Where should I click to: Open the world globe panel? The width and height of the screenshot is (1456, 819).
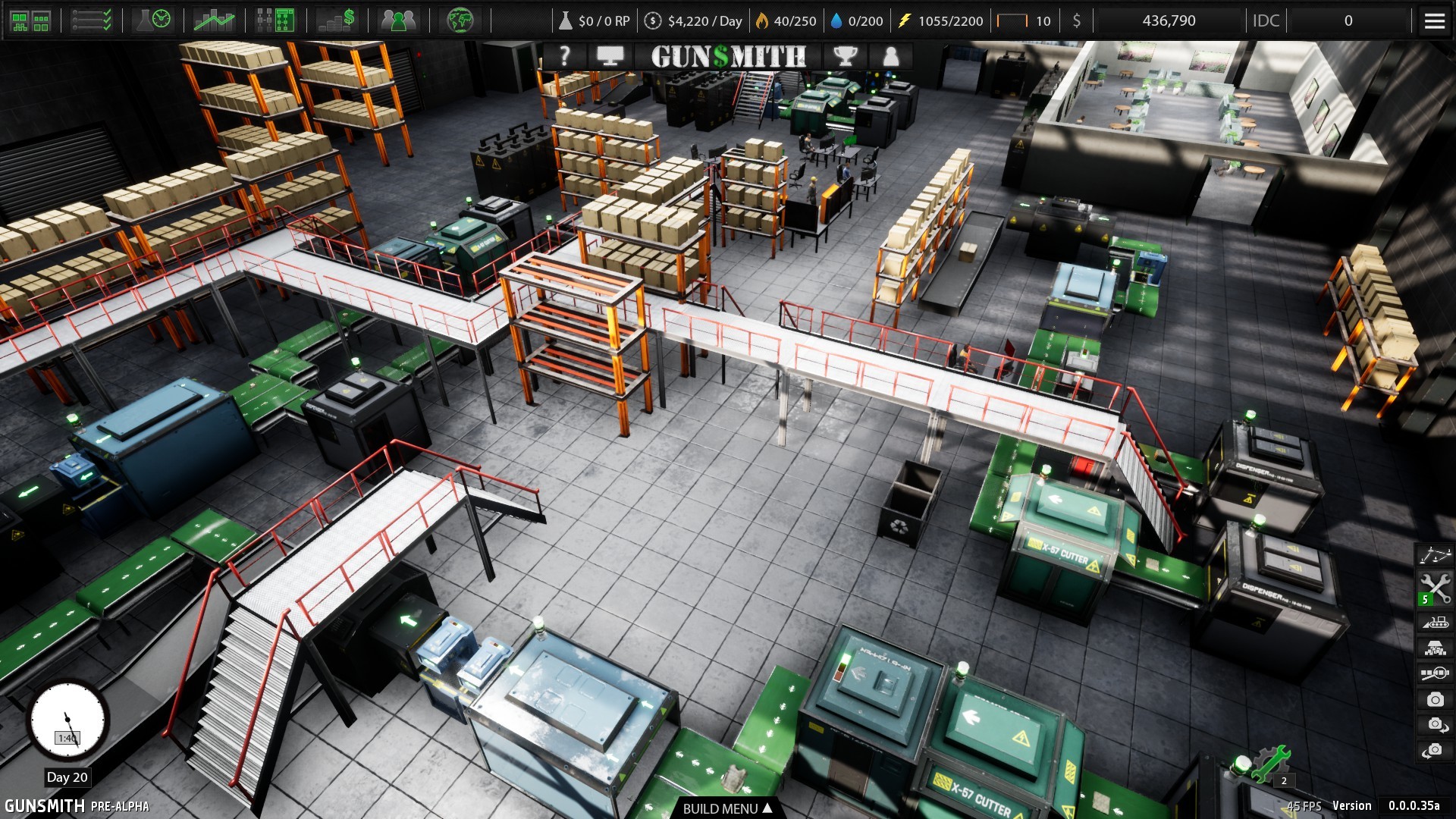click(460, 20)
